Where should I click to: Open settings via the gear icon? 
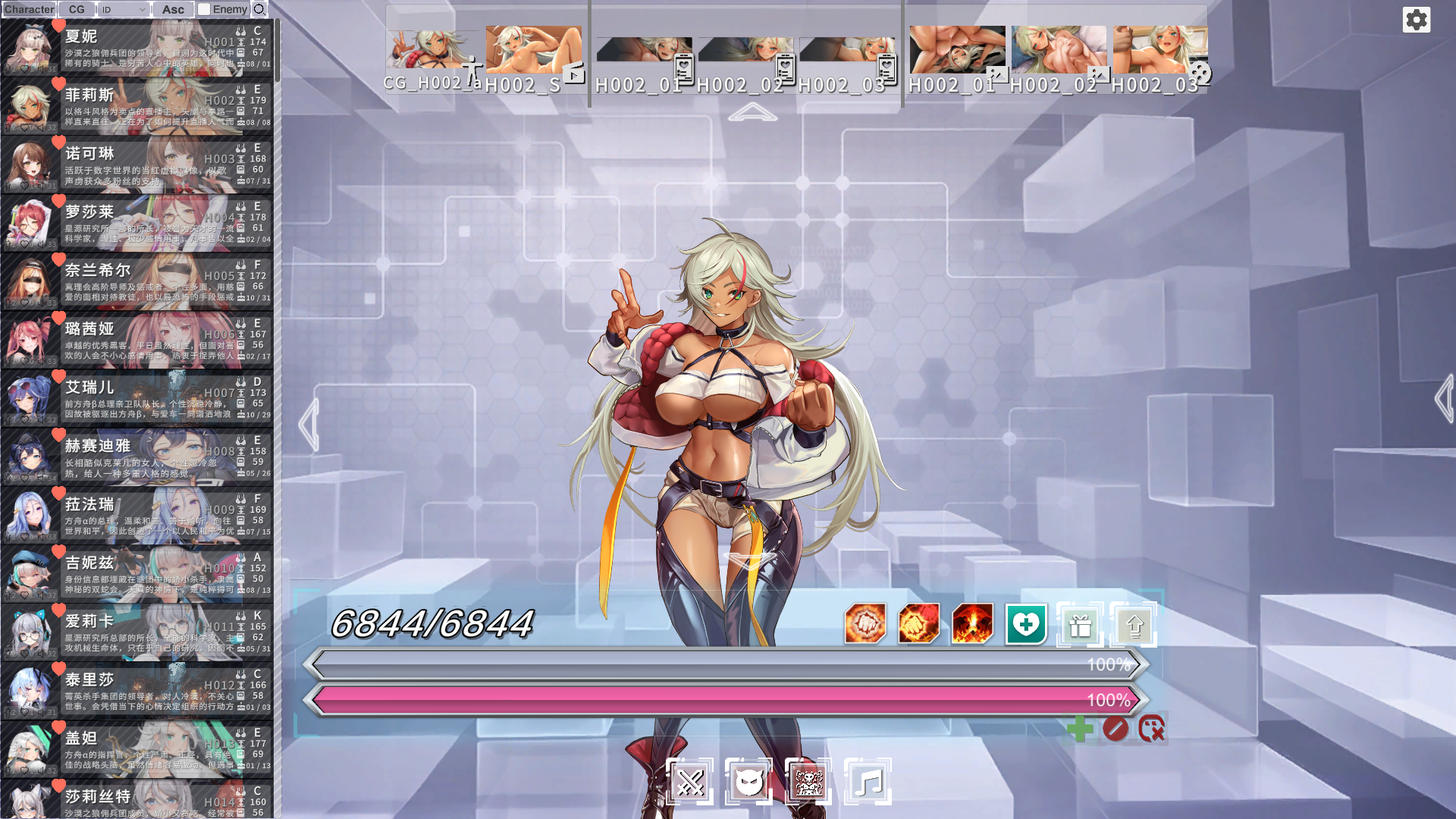[1416, 20]
